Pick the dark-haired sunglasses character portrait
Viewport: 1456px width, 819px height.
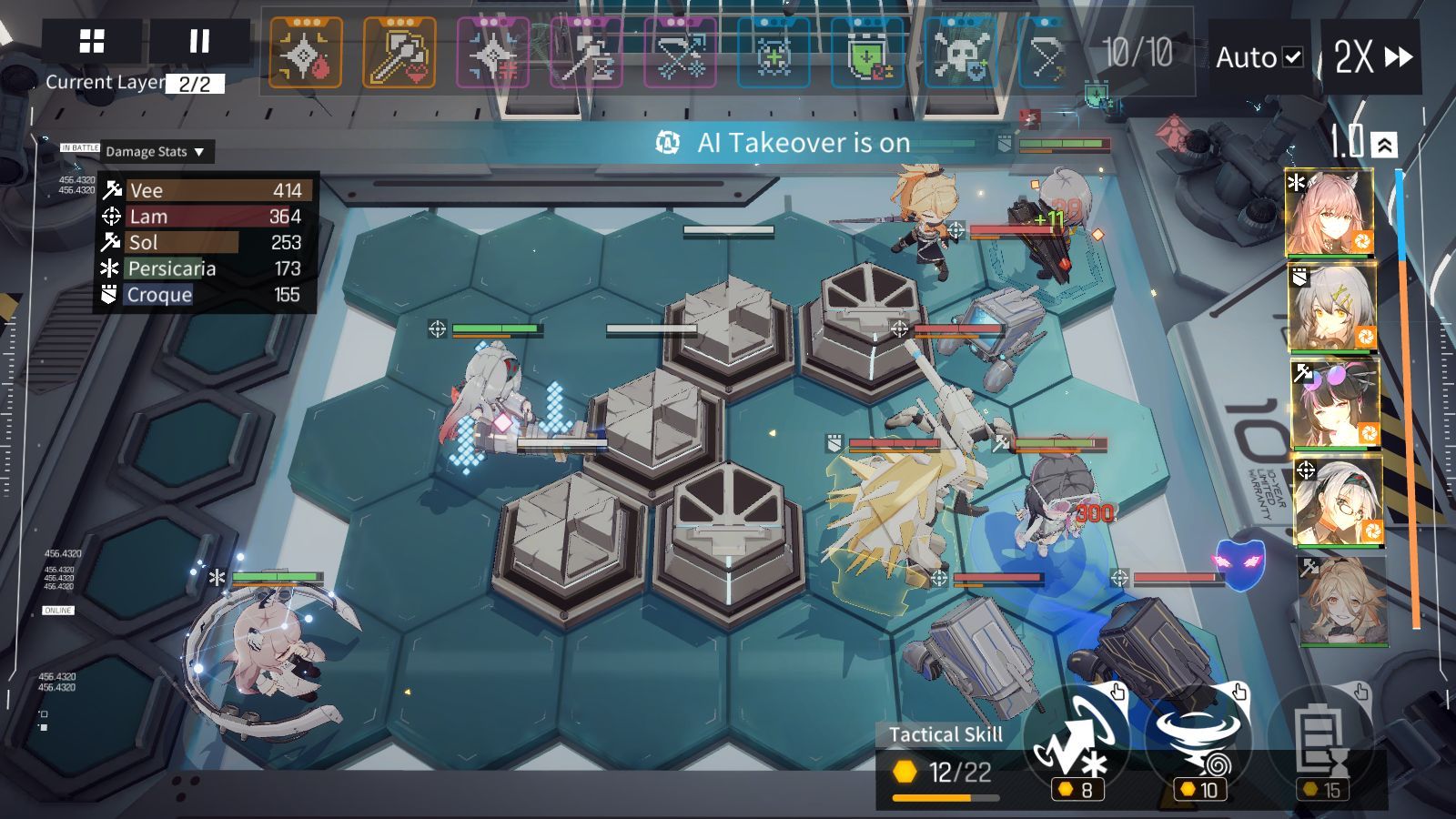(1334, 402)
